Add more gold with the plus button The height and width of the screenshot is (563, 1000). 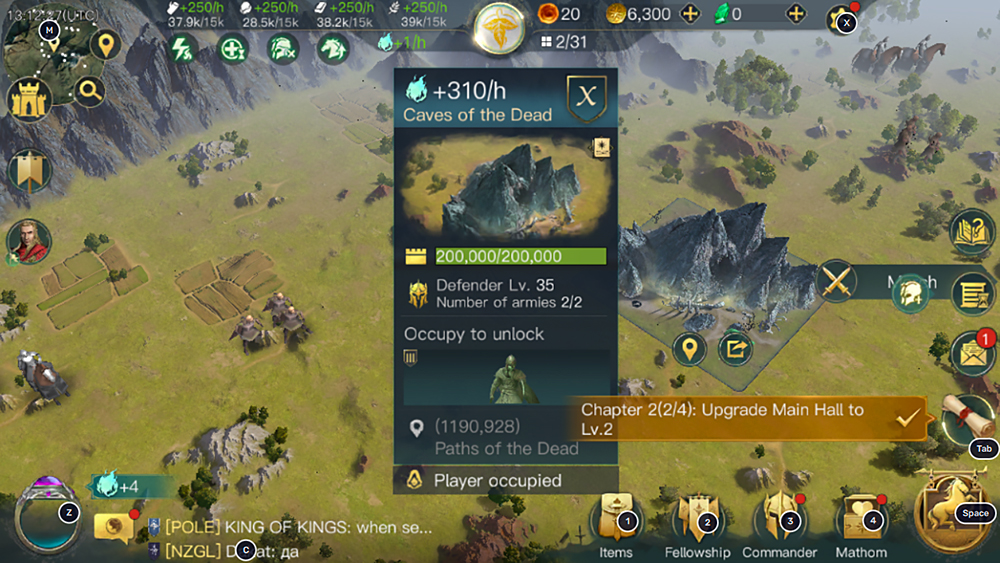click(x=689, y=15)
